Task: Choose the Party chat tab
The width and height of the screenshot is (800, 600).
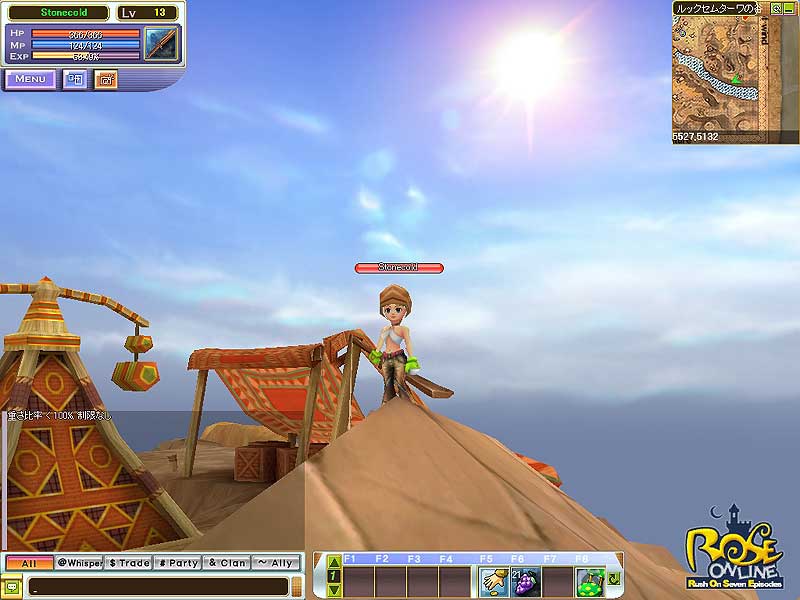Action: tap(178, 563)
